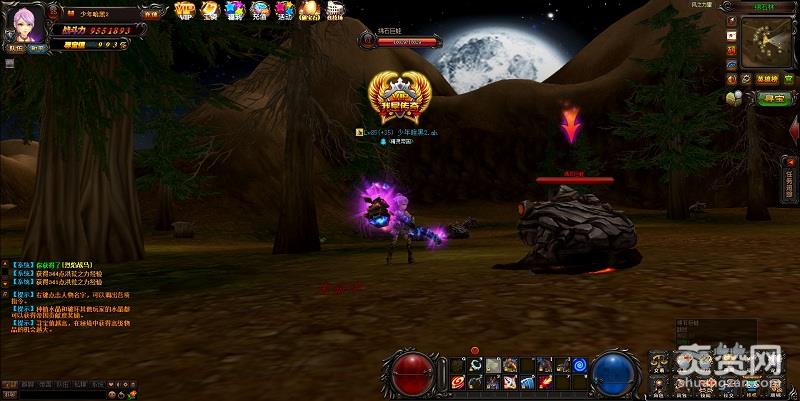The height and width of the screenshot is (401, 800).
Task: Click the target boss name plate
Action: point(394,40)
